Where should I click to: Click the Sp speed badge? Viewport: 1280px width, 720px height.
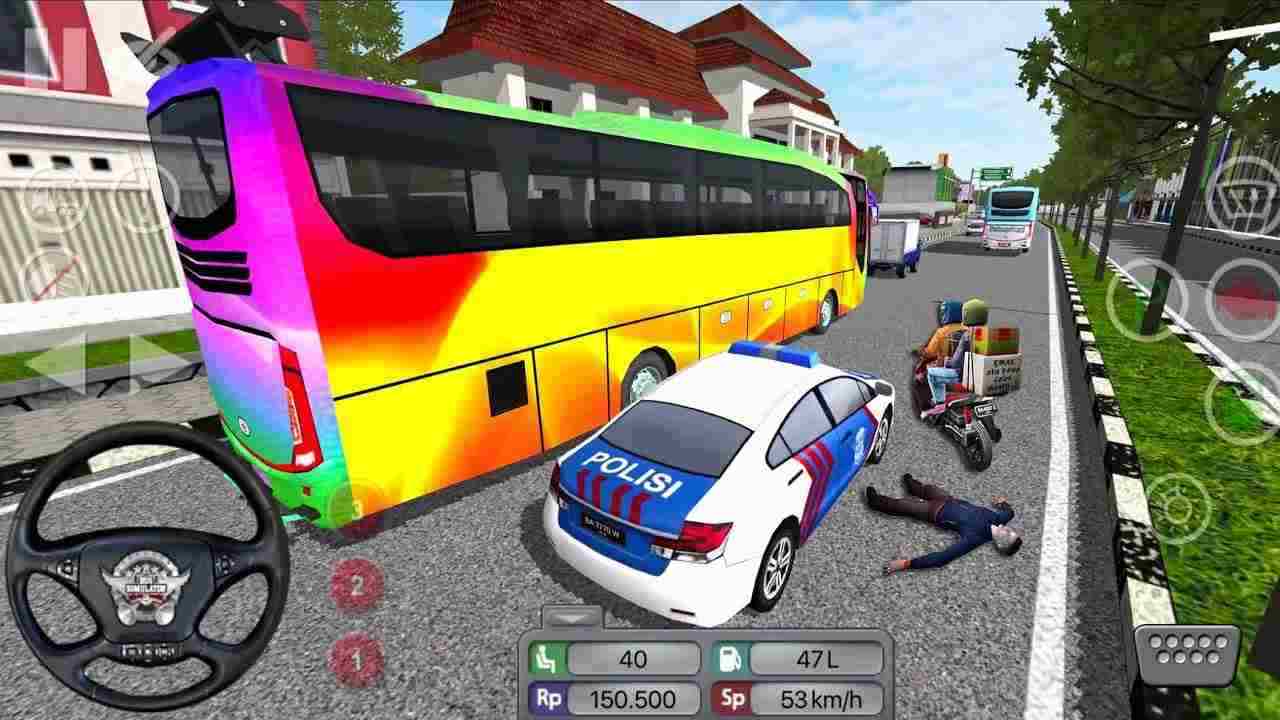tap(735, 698)
